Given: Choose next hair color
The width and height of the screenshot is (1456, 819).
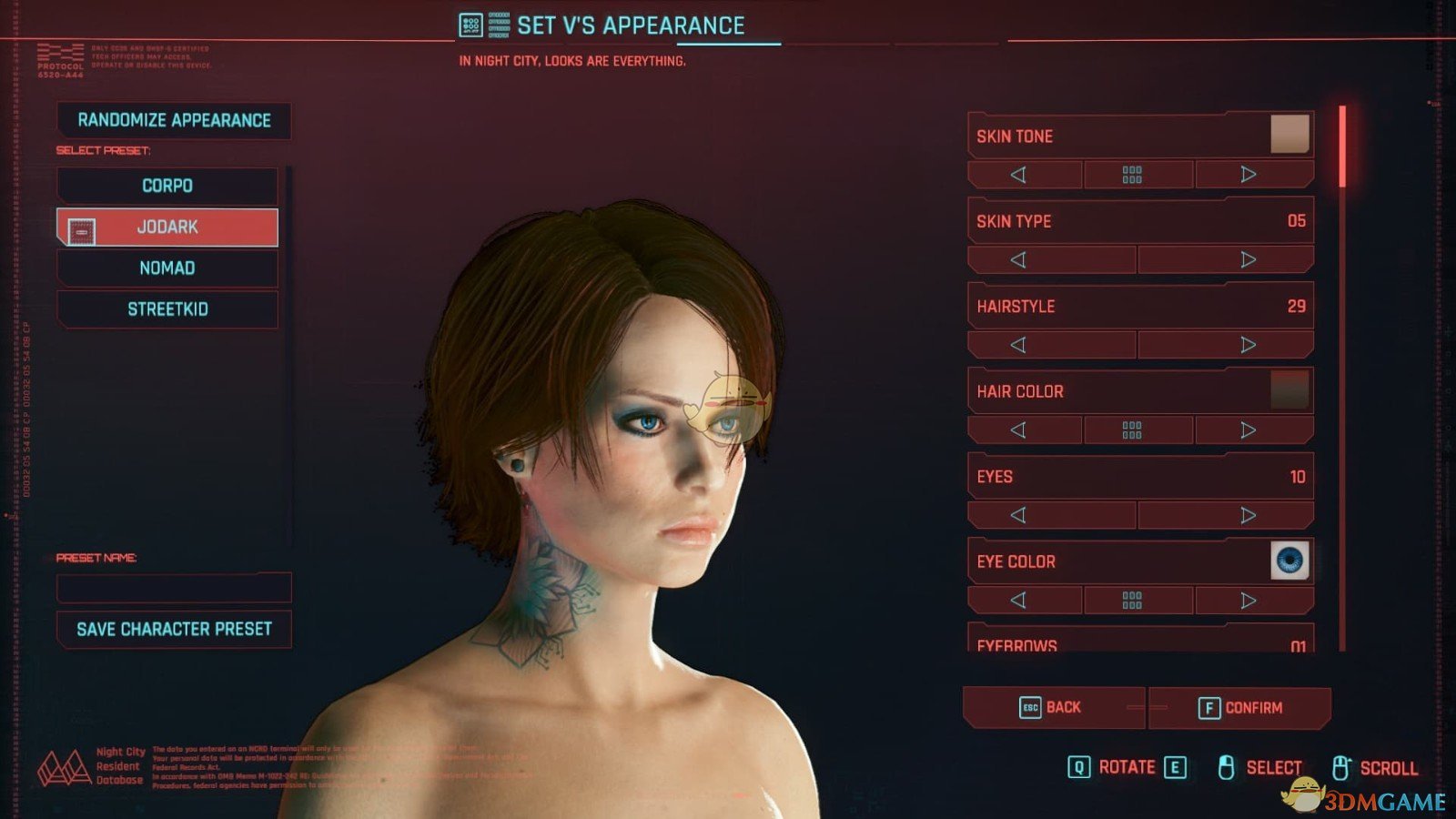Looking at the screenshot, I should [x=1249, y=430].
